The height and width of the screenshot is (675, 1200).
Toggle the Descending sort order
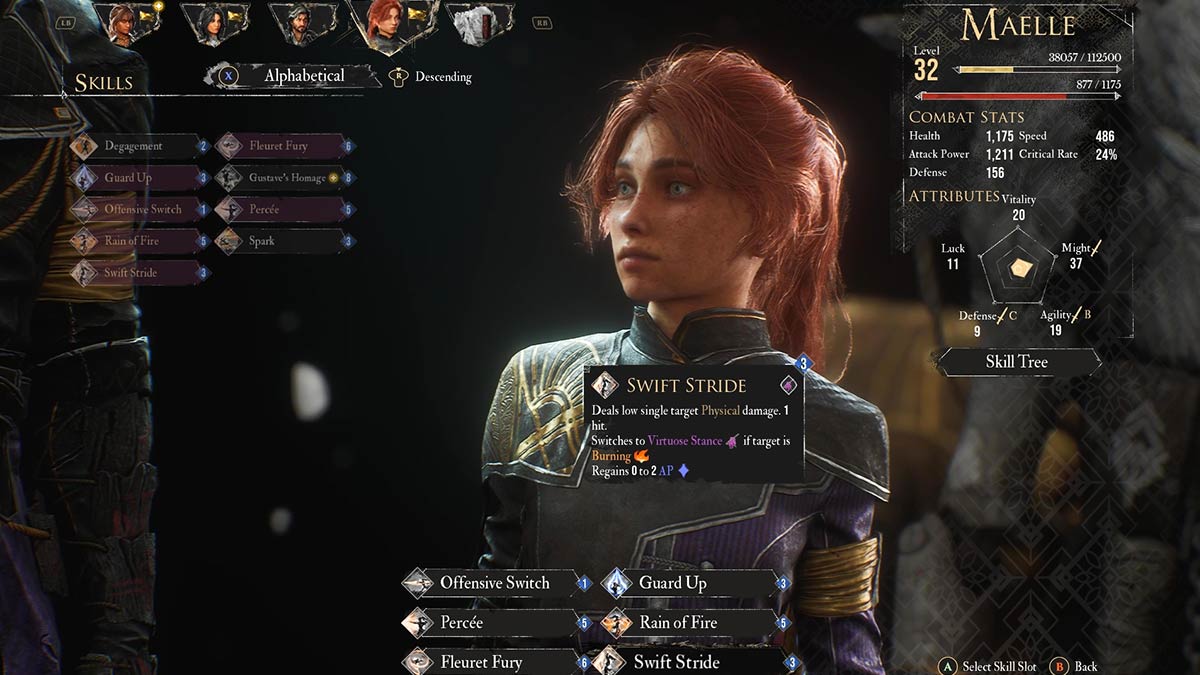click(442, 77)
